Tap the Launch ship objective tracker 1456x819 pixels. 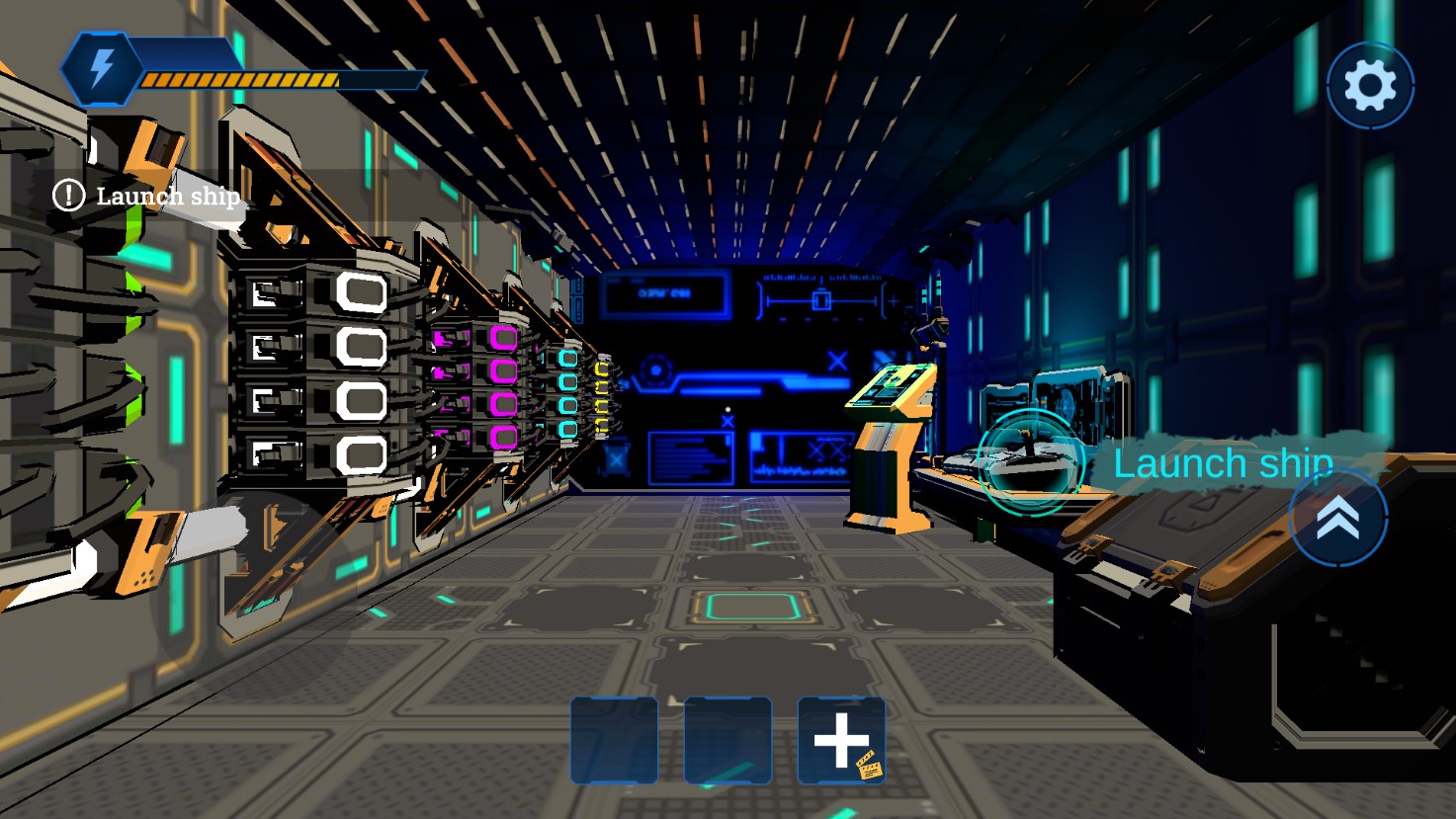pyautogui.click(x=148, y=196)
